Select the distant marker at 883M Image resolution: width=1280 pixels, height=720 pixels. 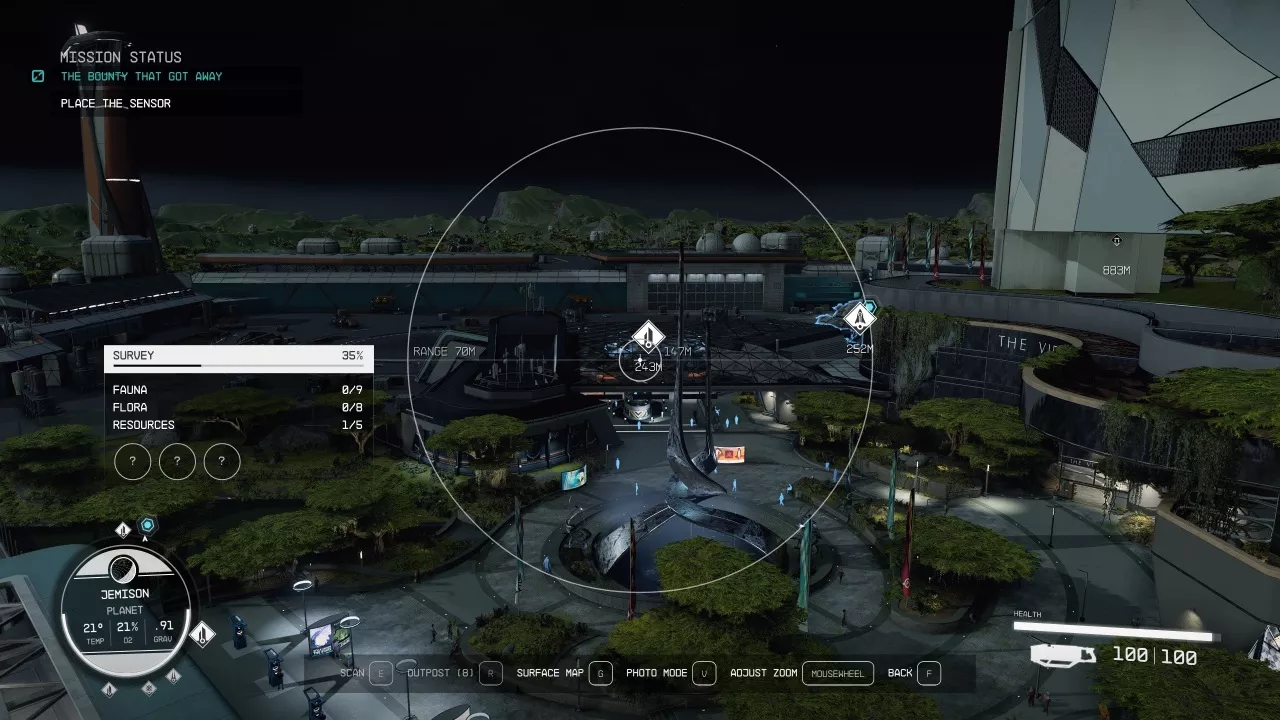pos(1116,241)
